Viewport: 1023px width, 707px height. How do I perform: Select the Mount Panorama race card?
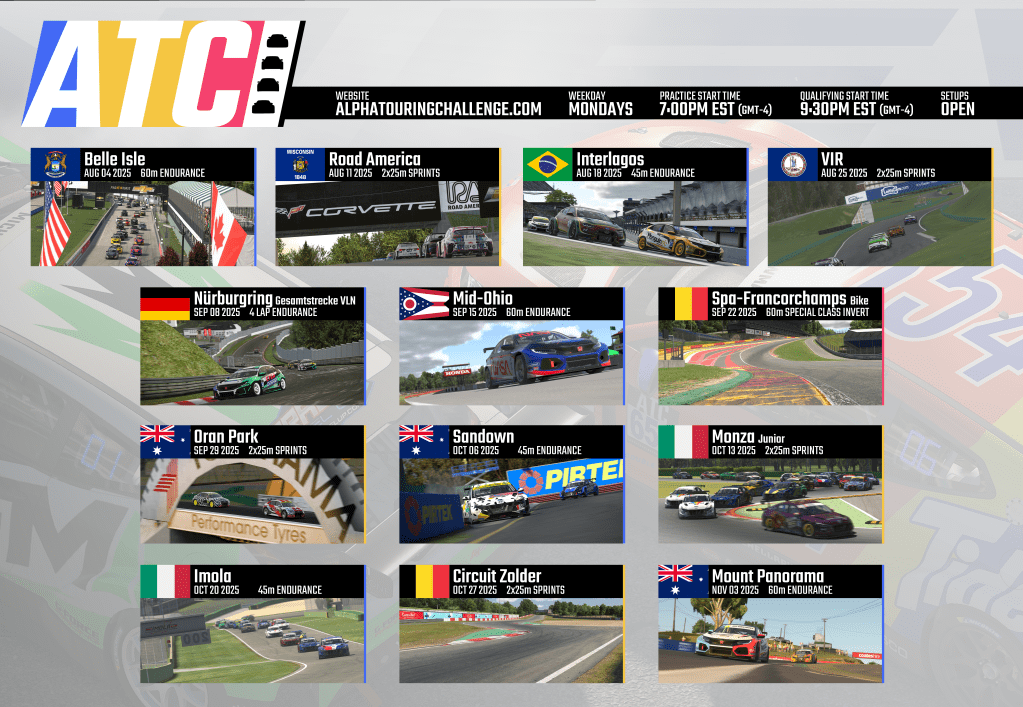pyautogui.click(x=771, y=623)
